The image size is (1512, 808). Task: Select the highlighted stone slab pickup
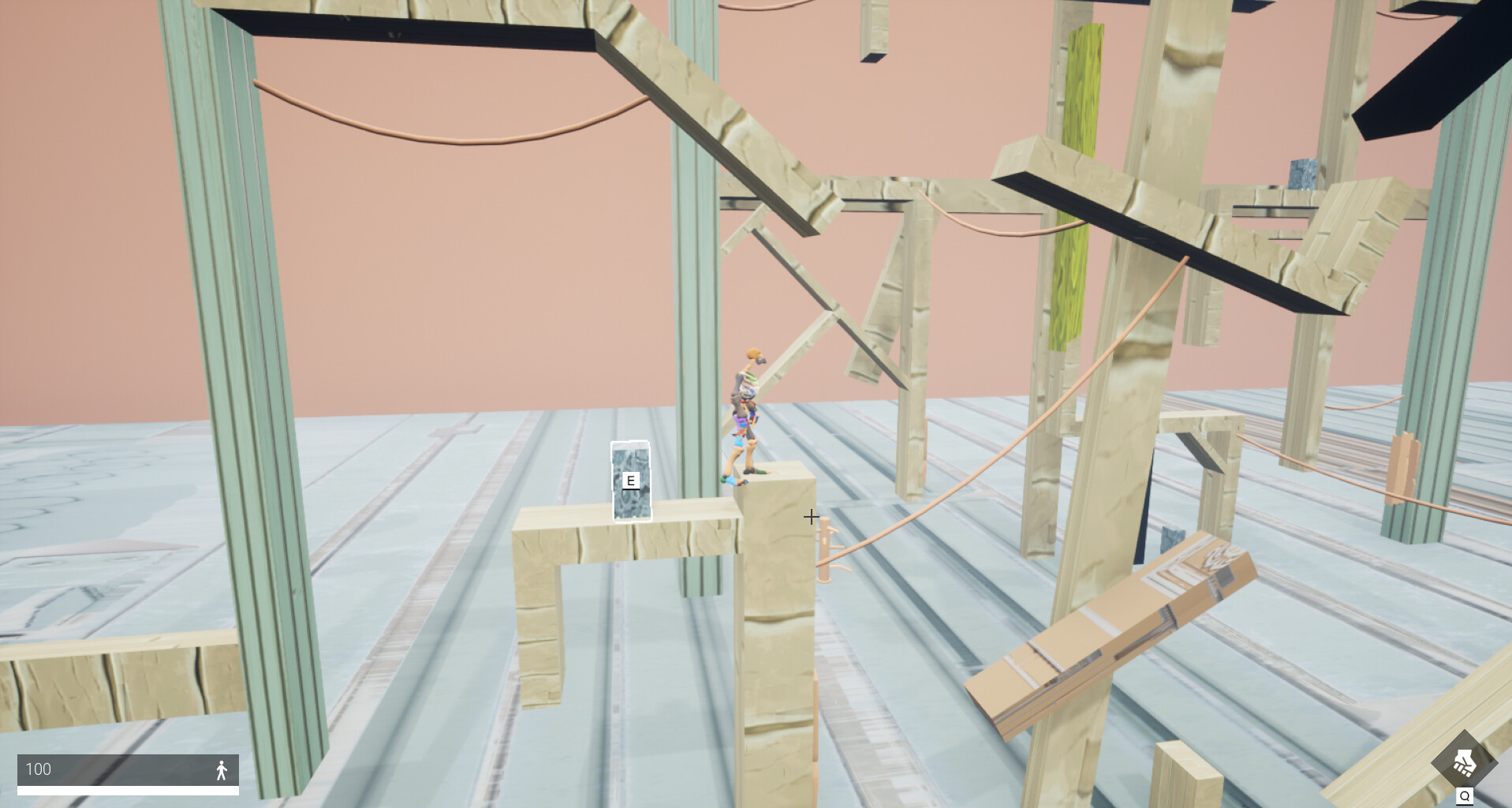point(631,479)
